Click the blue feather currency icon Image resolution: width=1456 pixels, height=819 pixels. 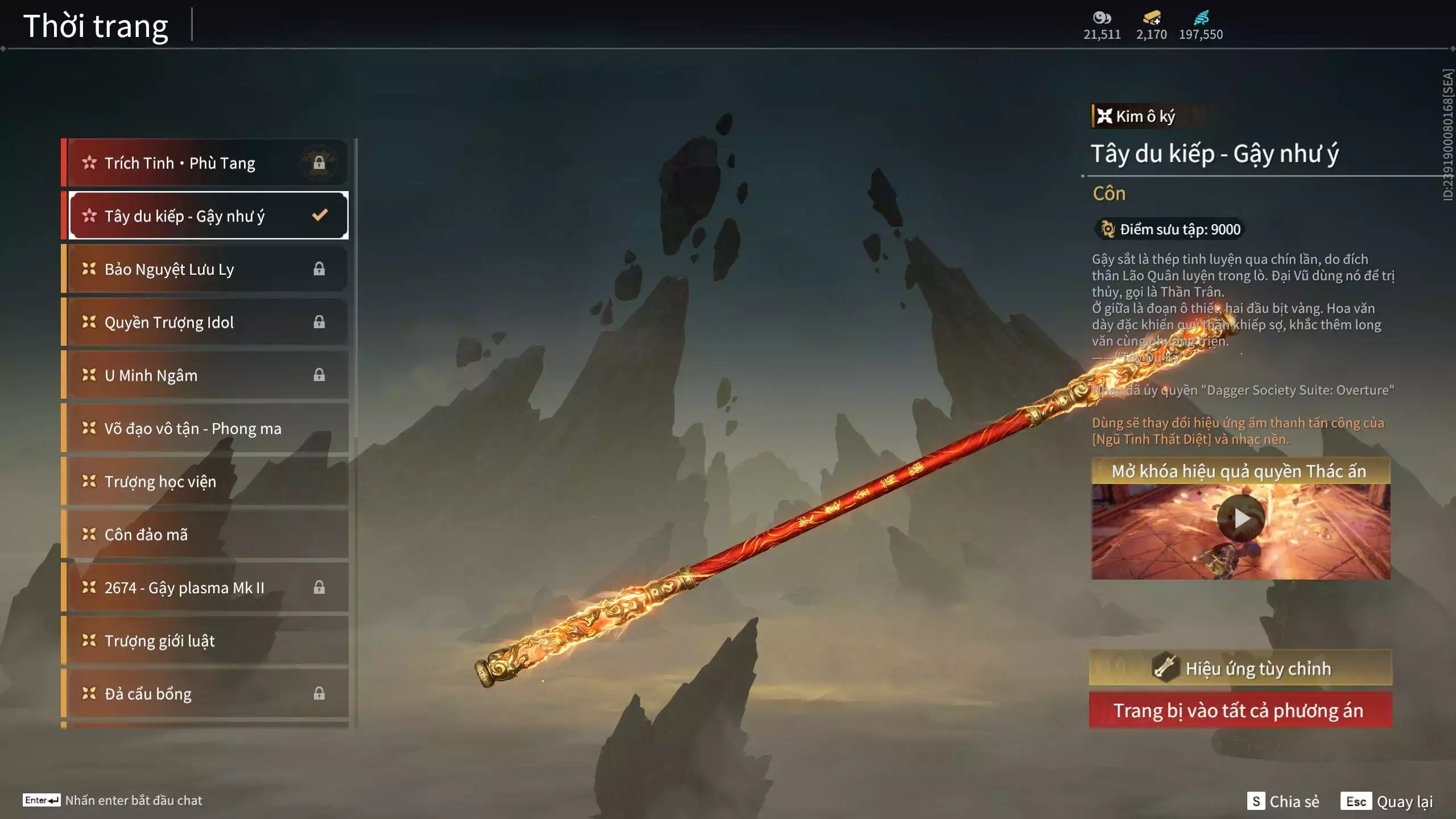coord(1201,18)
